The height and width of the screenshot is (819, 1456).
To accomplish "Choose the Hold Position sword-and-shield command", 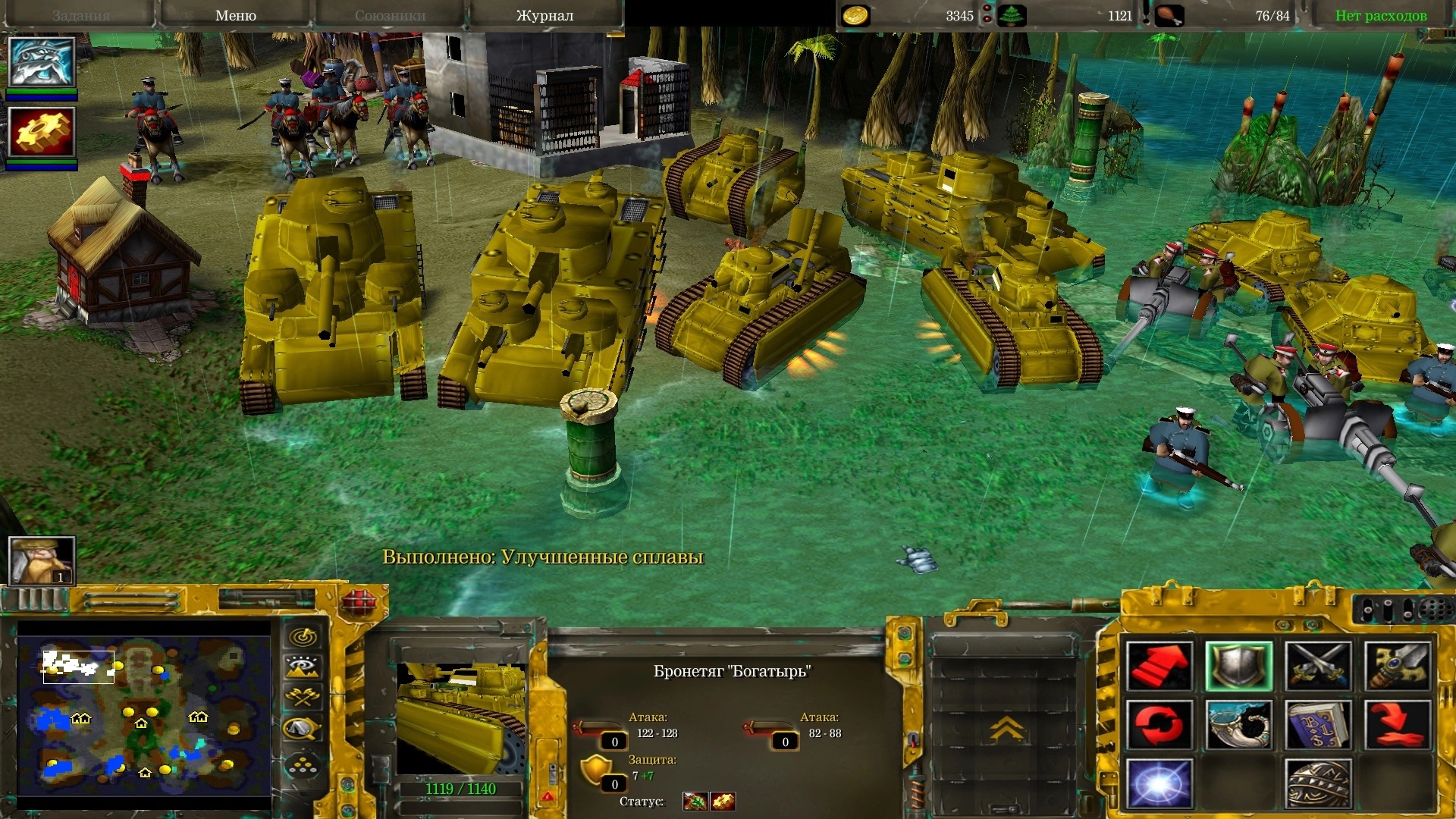I will (x=1398, y=666).
